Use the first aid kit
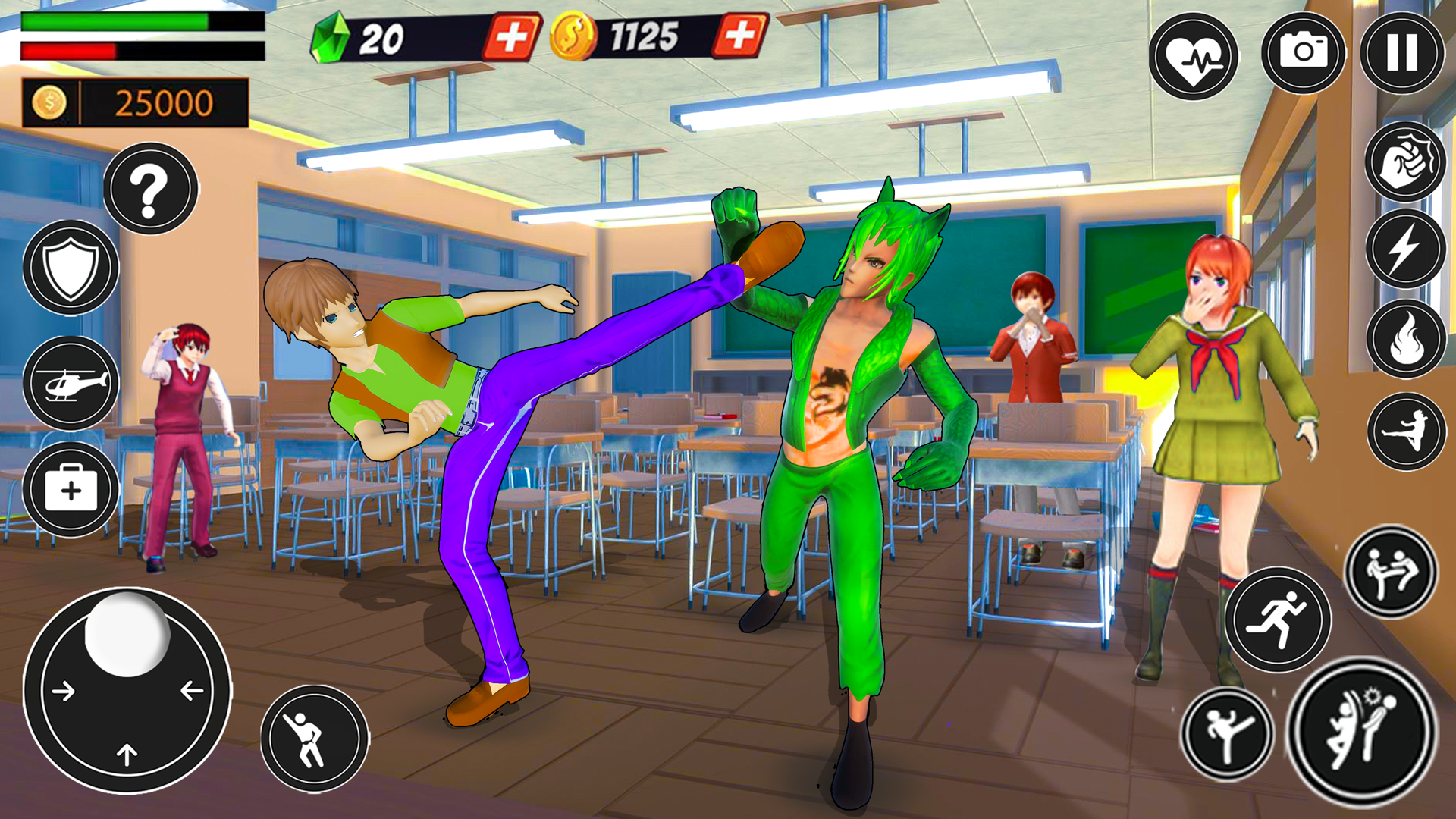The image size is (1456, 819). click(x=71, y=490)
